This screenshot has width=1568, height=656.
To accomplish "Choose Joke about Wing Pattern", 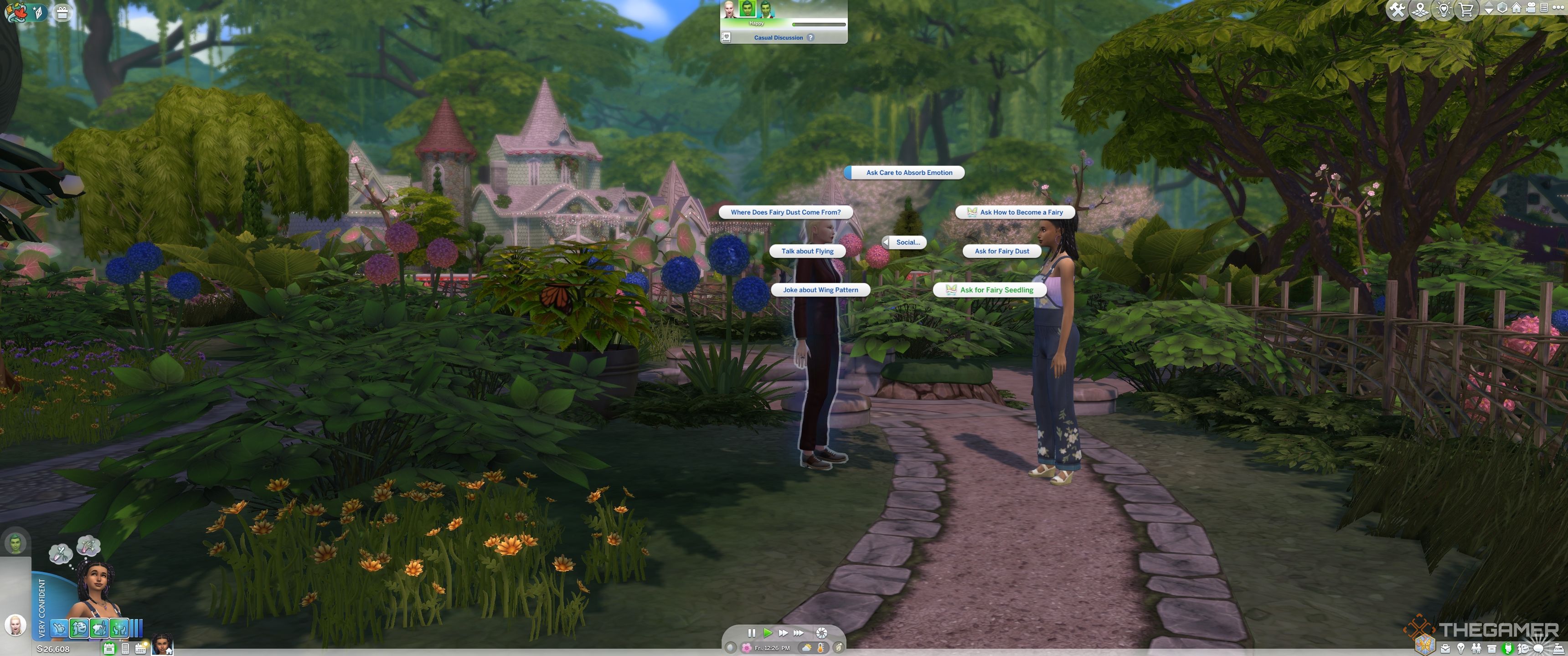I will [820, 290].
